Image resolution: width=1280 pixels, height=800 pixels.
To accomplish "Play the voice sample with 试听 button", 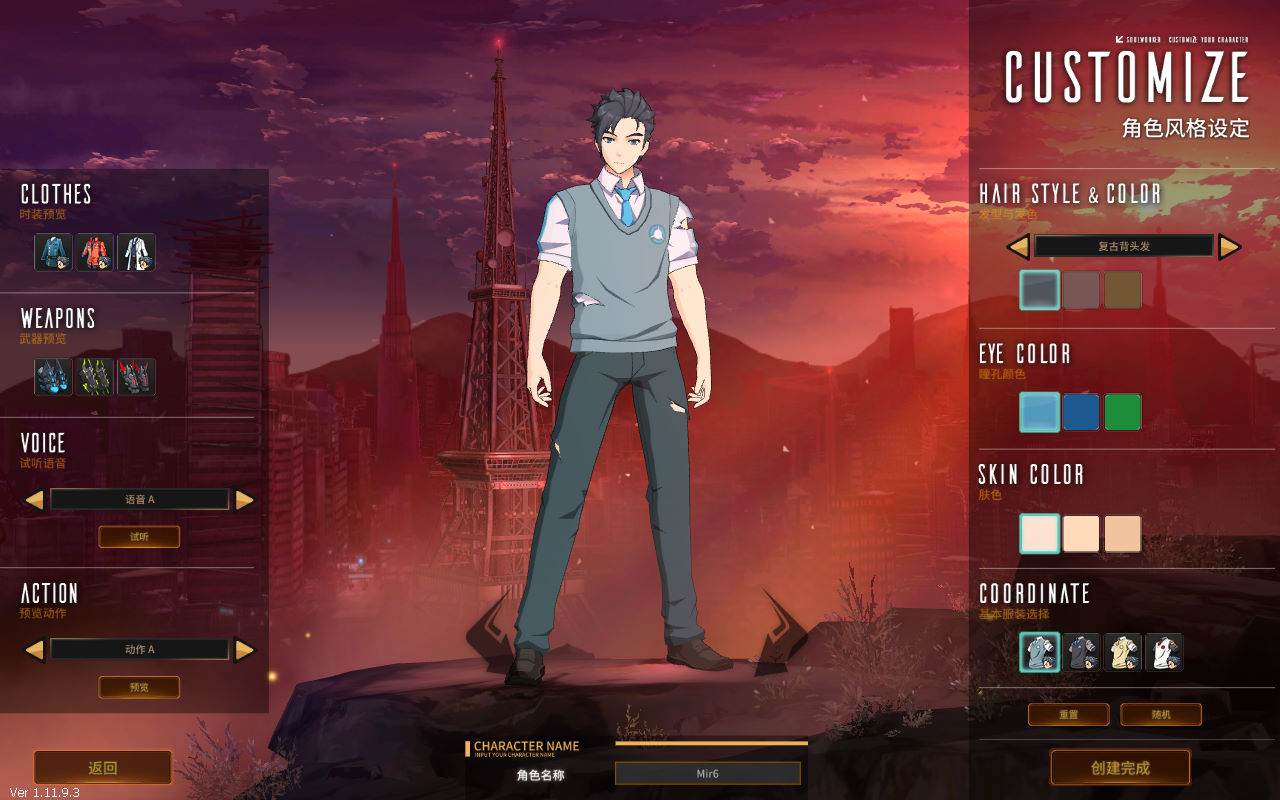I will [x=139, y=537].
